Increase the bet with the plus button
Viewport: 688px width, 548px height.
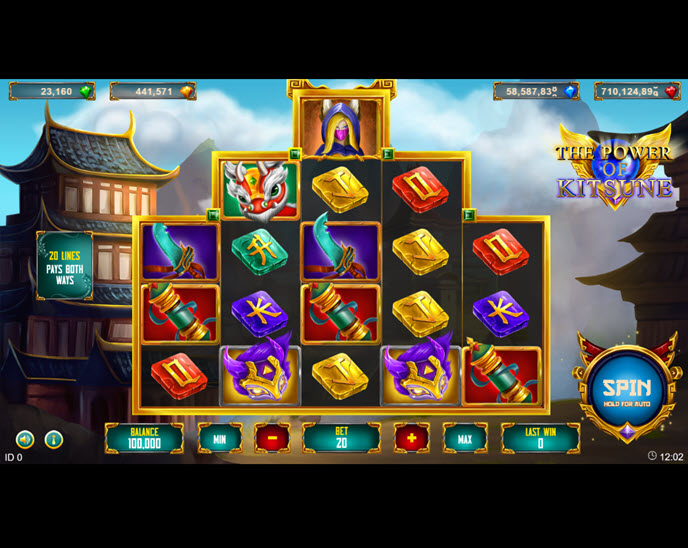tap(411, 438)
